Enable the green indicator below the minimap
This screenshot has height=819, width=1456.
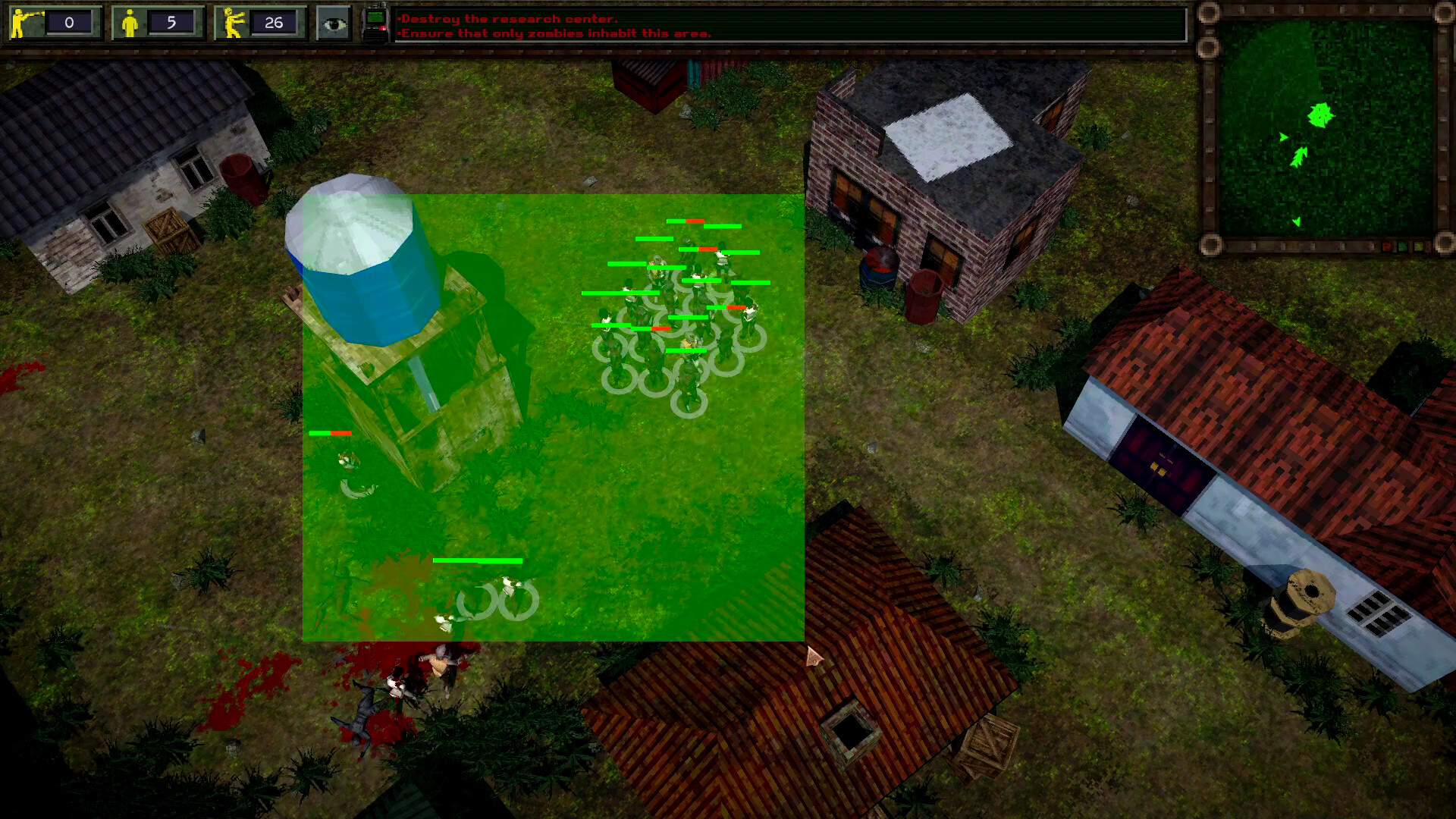[x=1402, y=246]
